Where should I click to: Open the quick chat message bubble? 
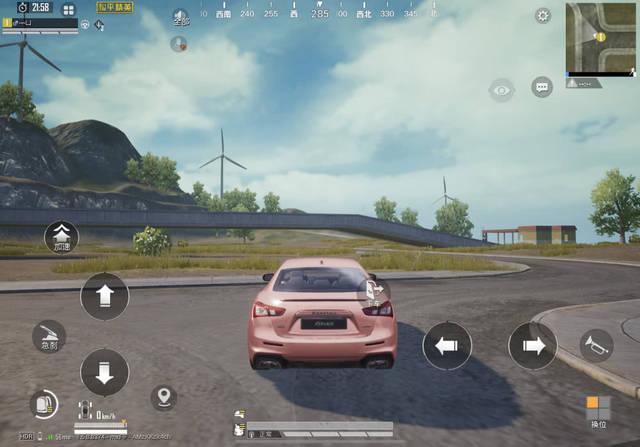(542, 88)
